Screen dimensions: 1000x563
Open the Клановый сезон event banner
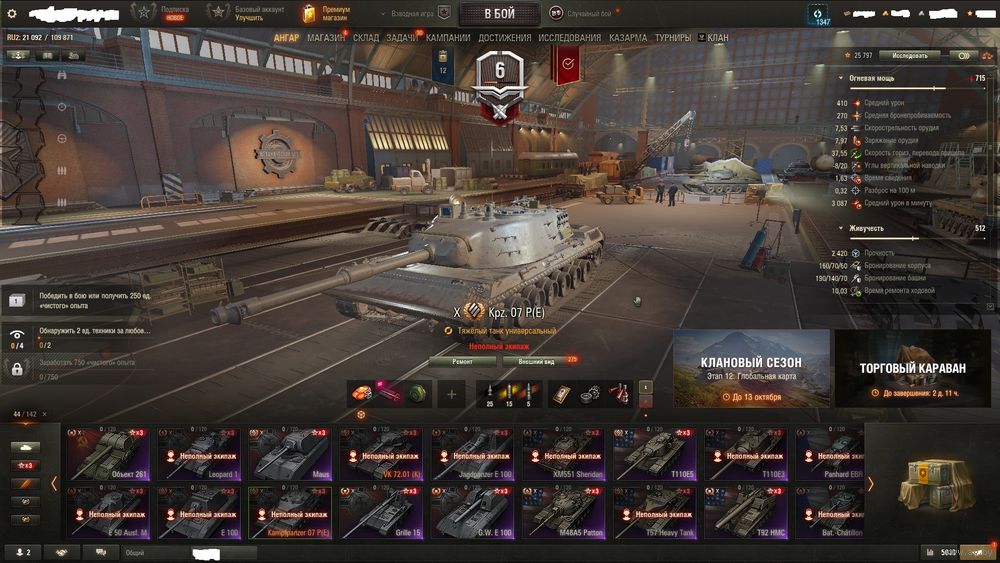pyautogui.click(x=751, y=369)
